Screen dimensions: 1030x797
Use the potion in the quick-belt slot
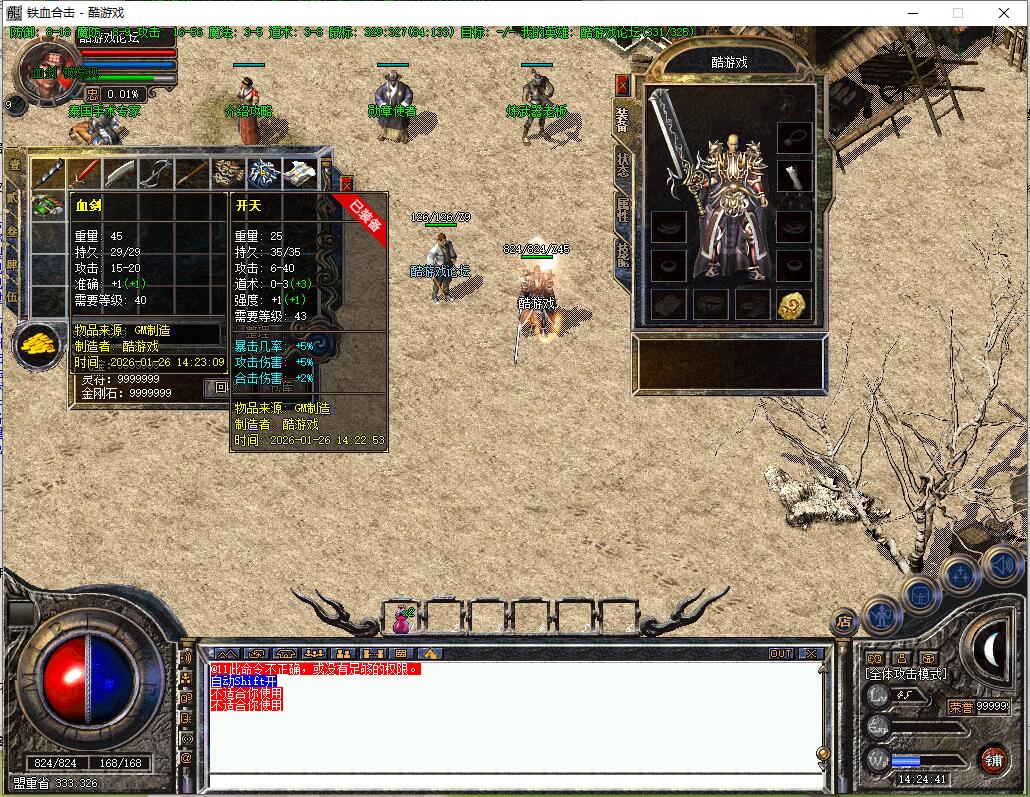pyautogui.click(x=403, y=619)
